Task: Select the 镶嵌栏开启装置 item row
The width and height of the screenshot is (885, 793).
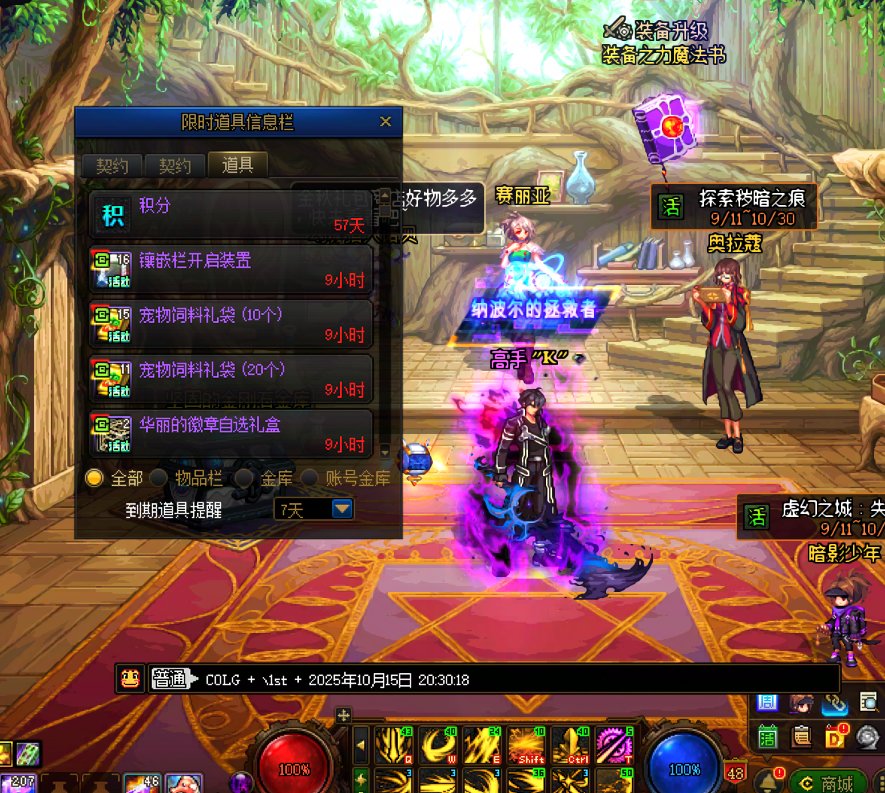Action: (x=230, y=270)
